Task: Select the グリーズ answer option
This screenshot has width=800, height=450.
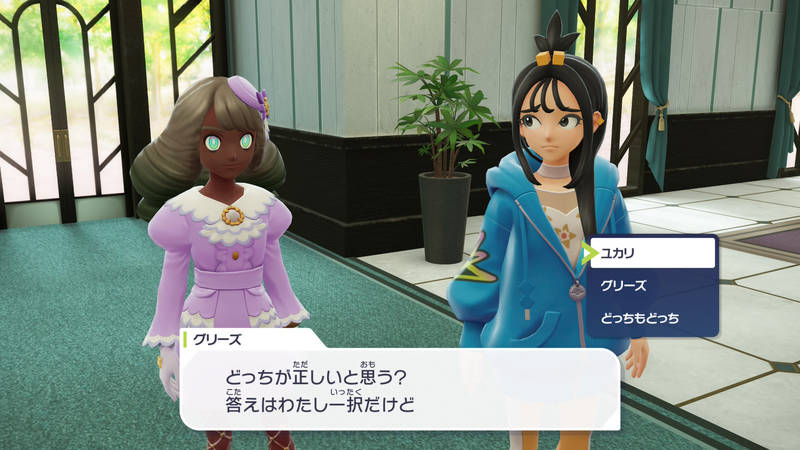Action: [x=651, y=286]
